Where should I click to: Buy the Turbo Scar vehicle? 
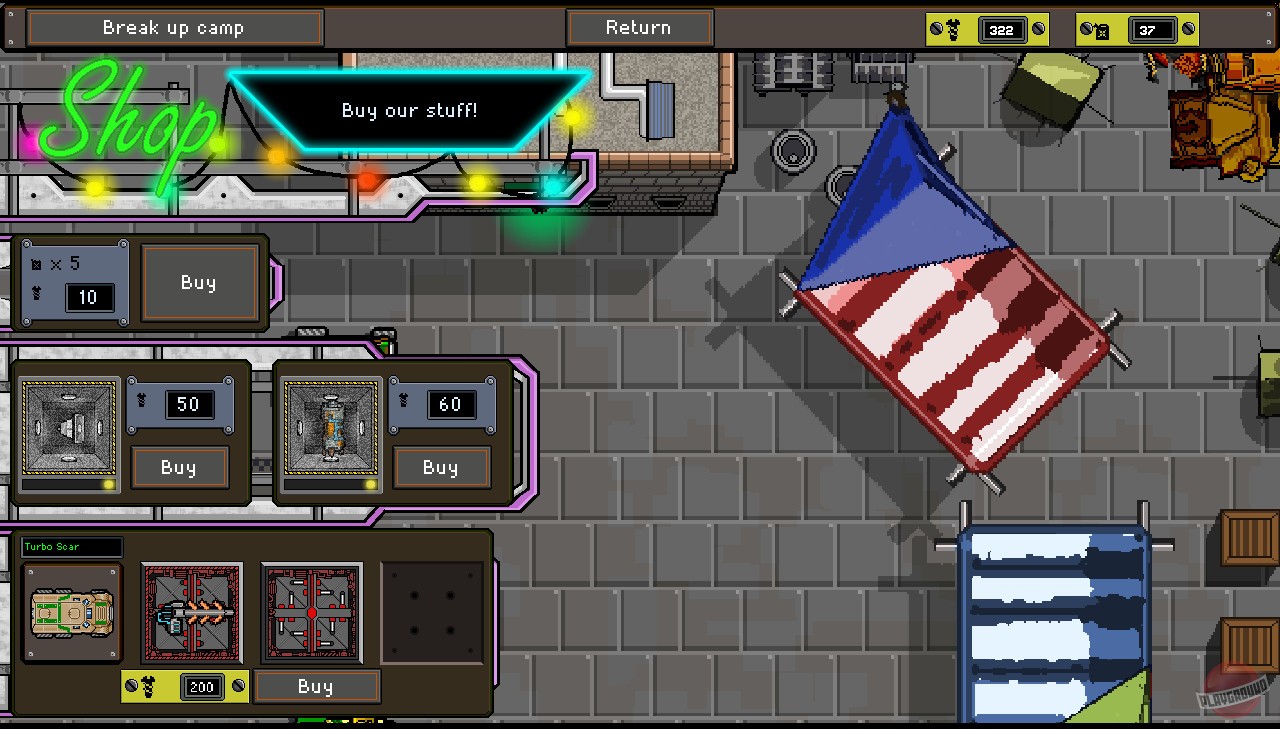(317, 686)
